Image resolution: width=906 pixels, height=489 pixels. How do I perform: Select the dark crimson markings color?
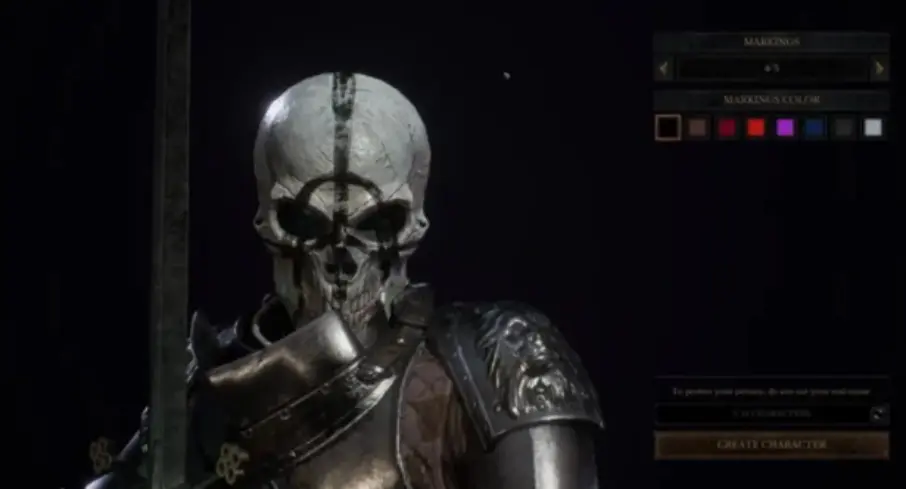[x=727, y=127]
